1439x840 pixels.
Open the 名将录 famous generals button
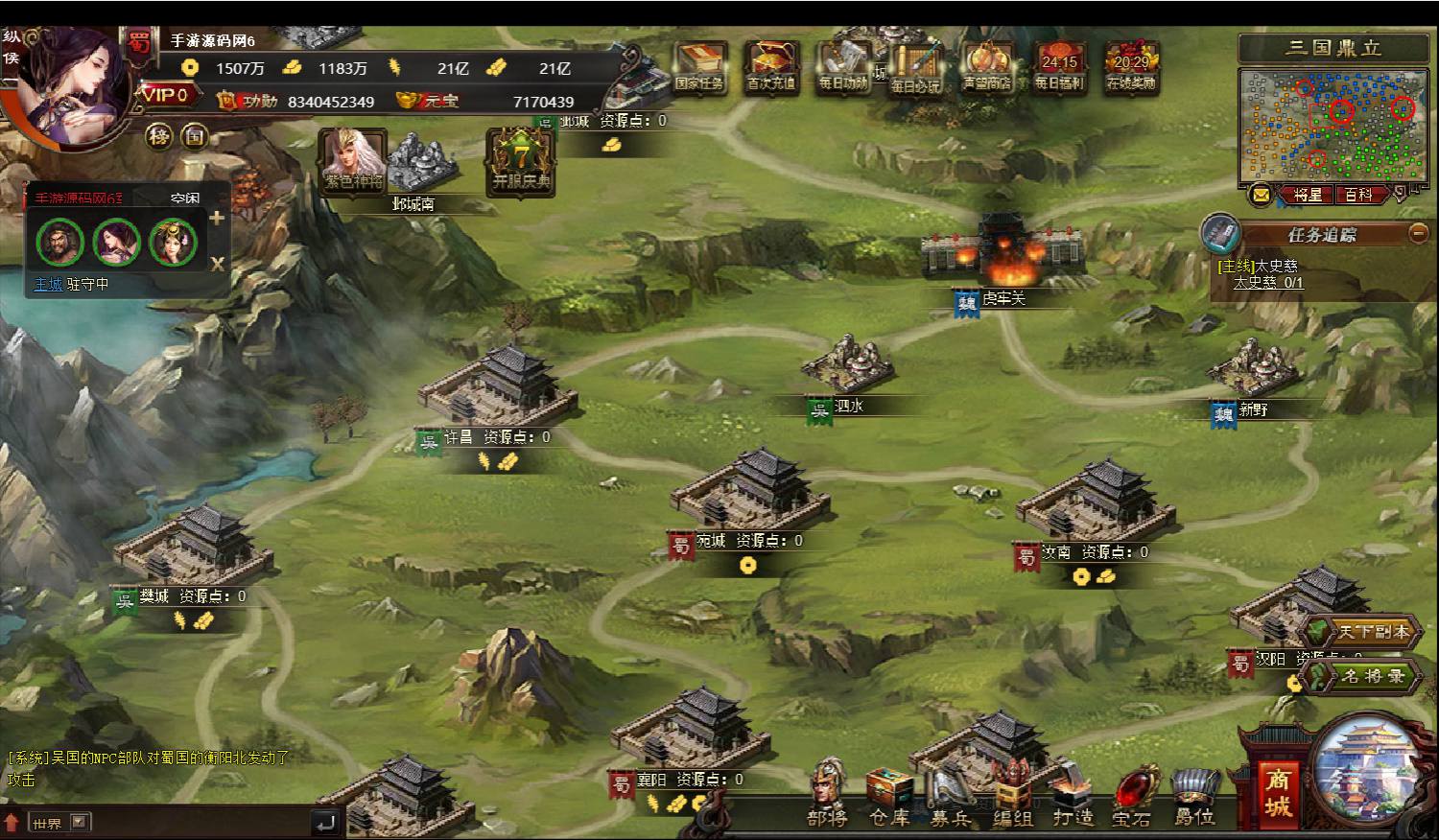pos(1365,676)
